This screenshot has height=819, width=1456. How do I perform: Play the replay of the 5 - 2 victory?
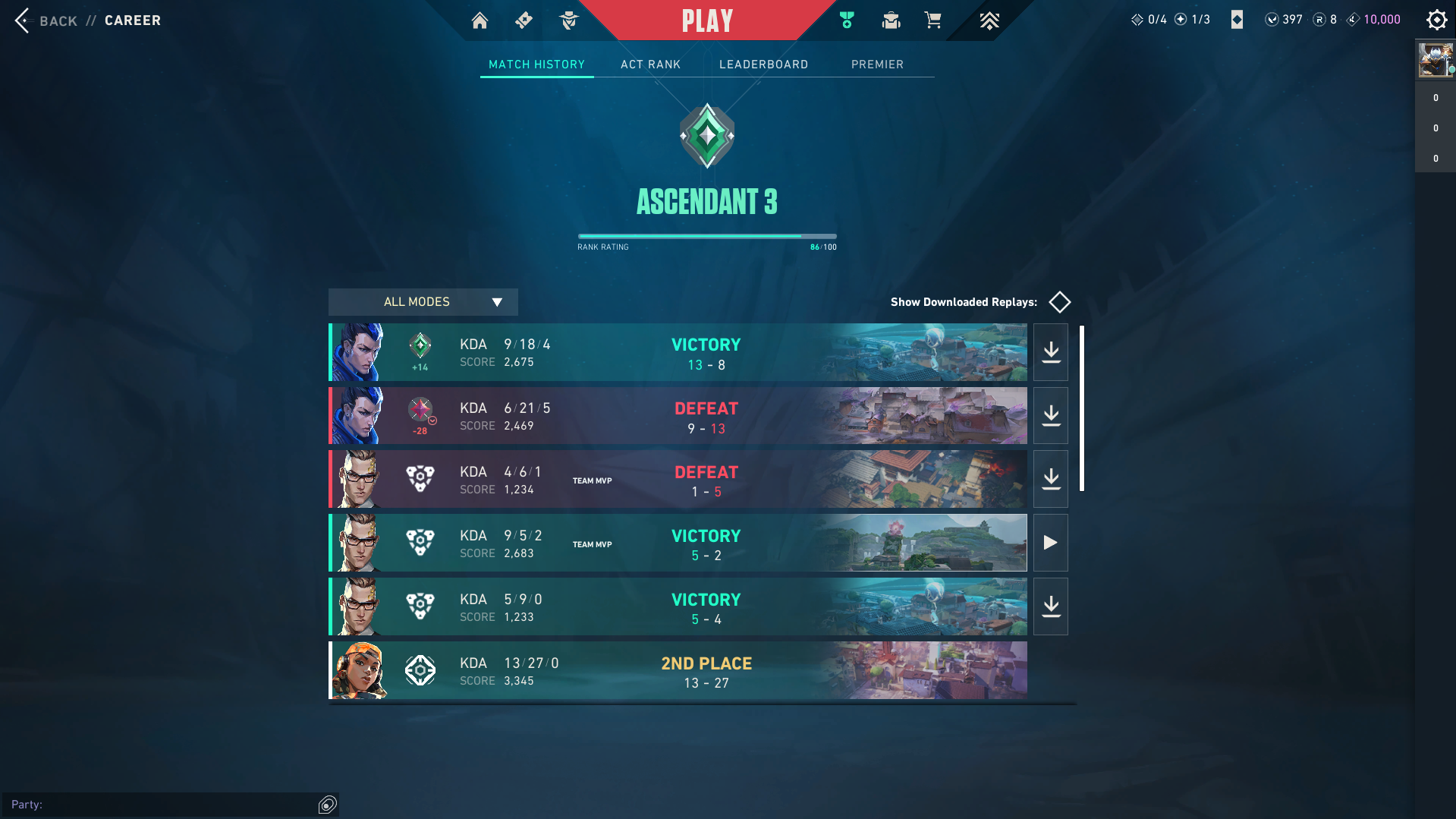click(1051, 543)
